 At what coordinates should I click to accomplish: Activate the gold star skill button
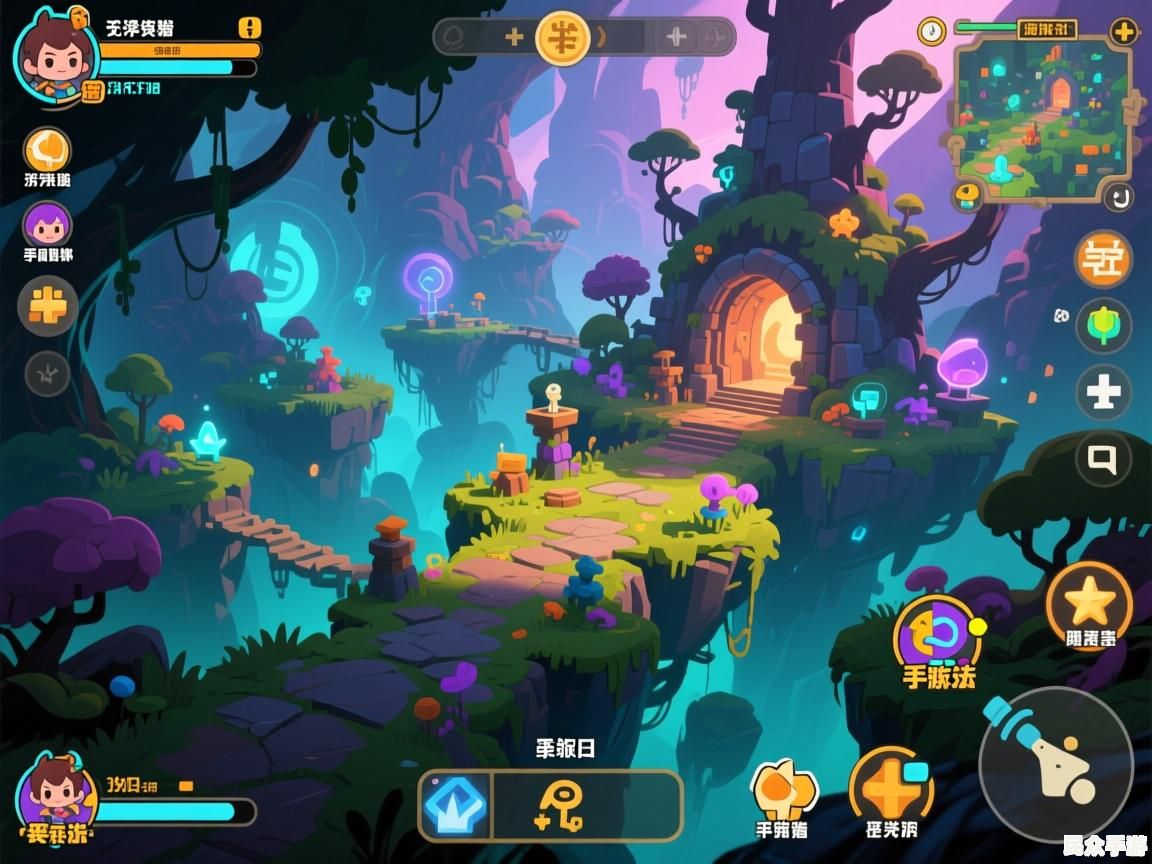tap(1088, 601)
